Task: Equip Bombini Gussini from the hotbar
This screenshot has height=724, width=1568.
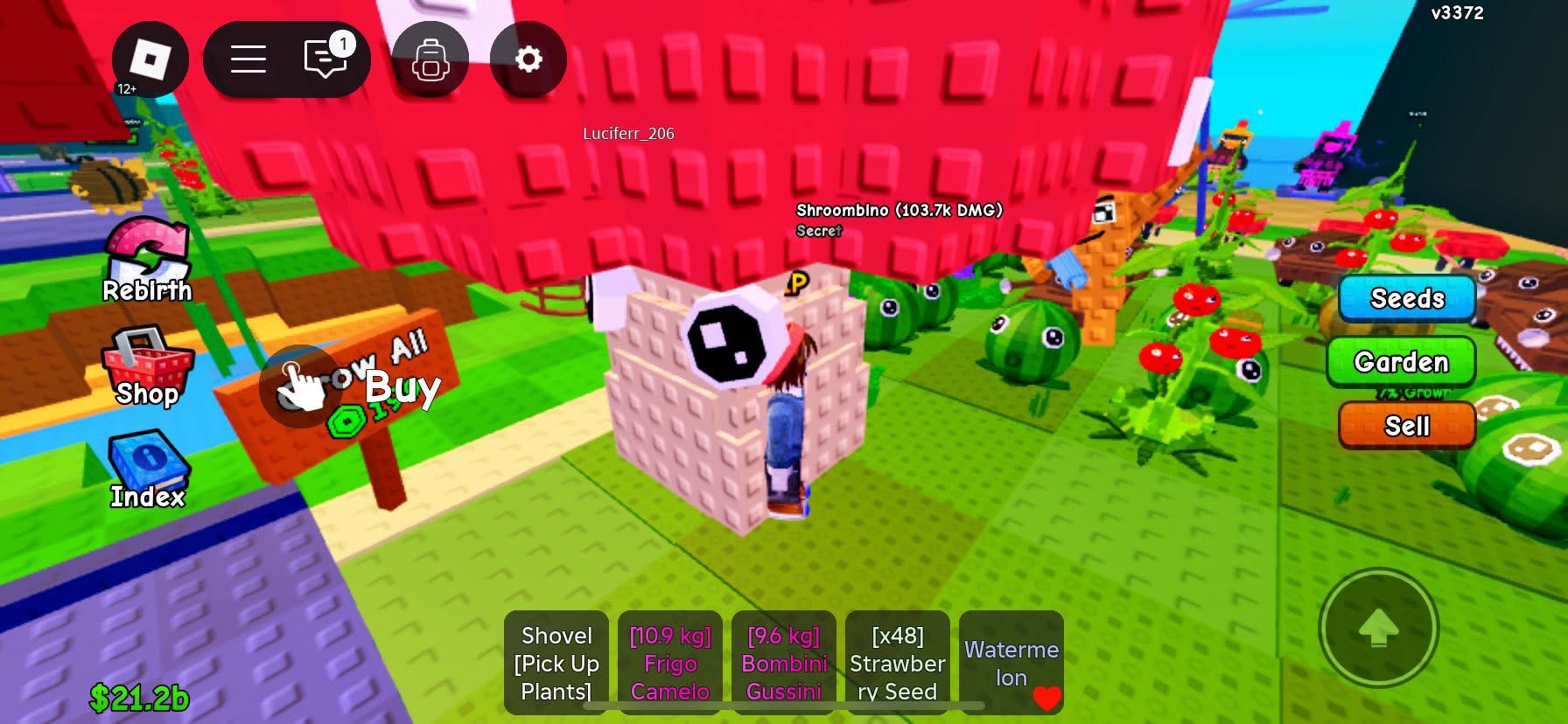Action: 784,663
